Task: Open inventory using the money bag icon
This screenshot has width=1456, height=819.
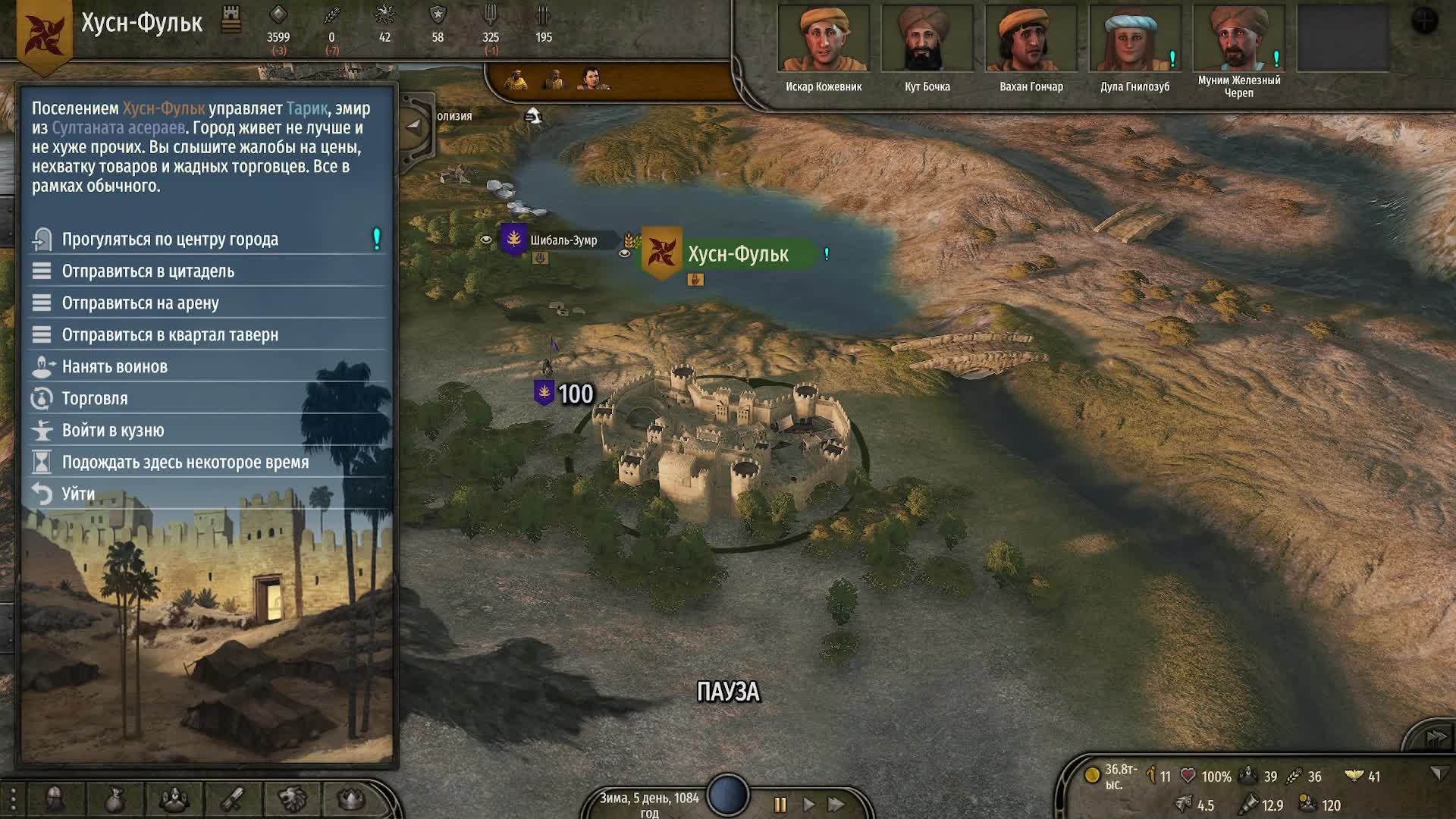Action: coord(115,799)
